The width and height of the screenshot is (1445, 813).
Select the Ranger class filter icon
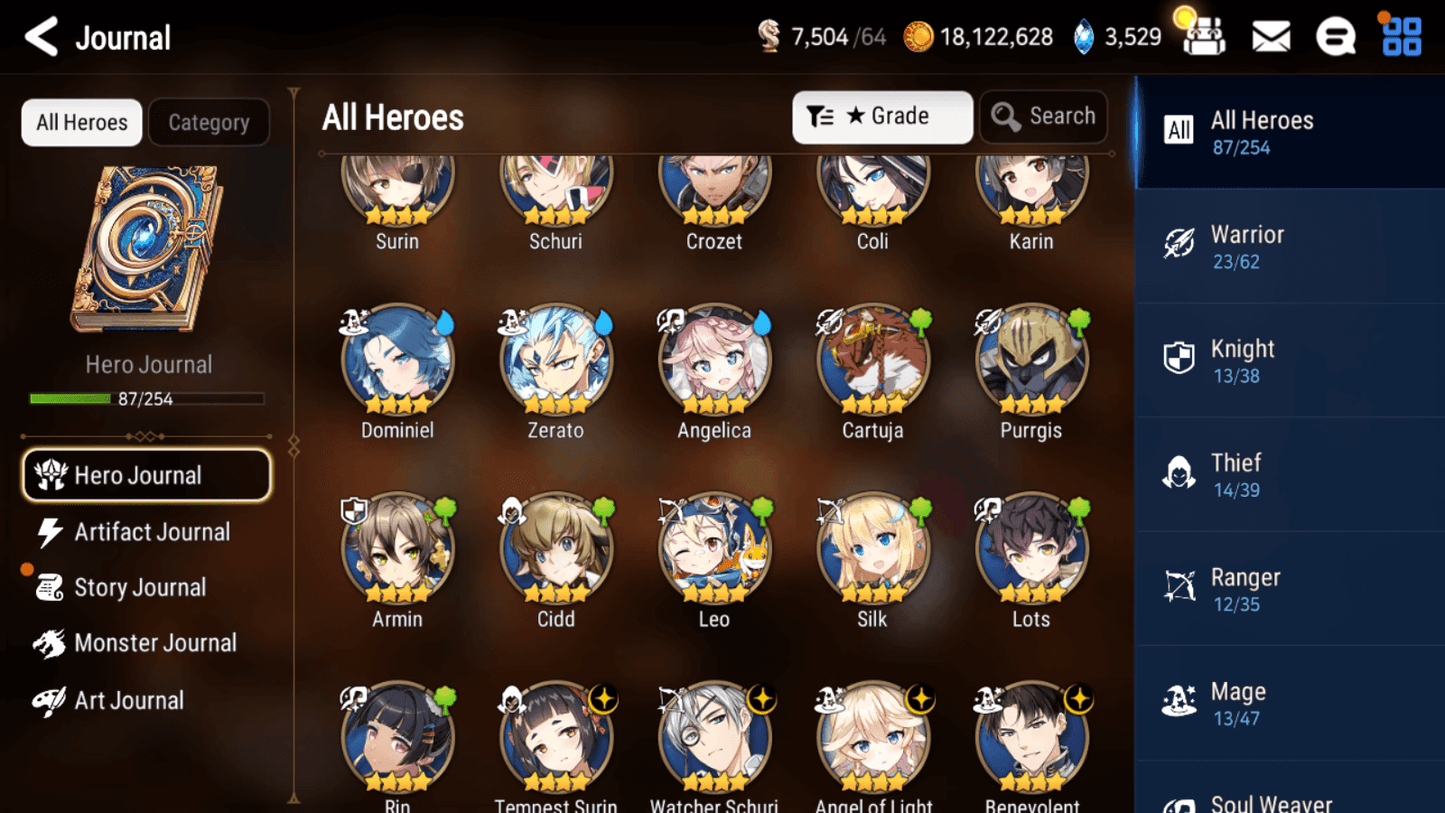[1181, 587]
